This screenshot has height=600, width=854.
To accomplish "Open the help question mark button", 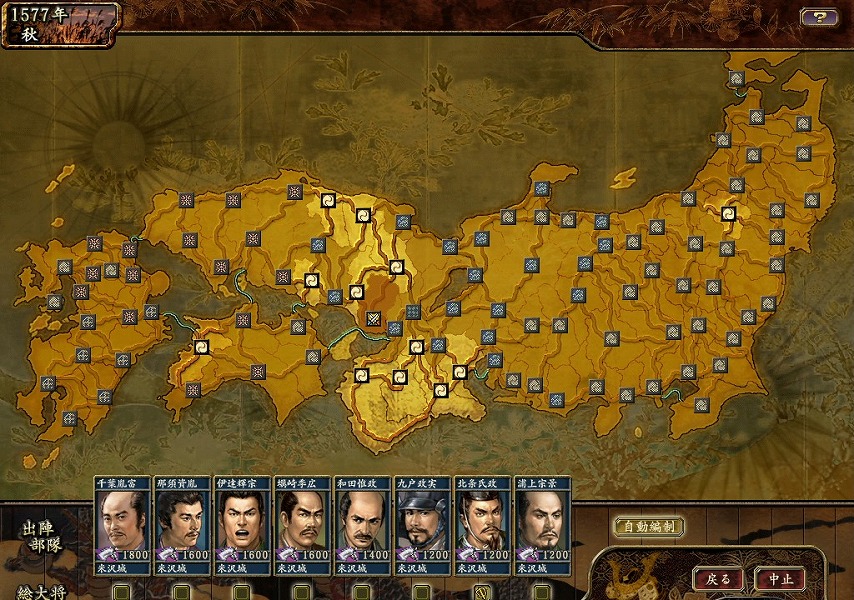I will click(818, 17).
